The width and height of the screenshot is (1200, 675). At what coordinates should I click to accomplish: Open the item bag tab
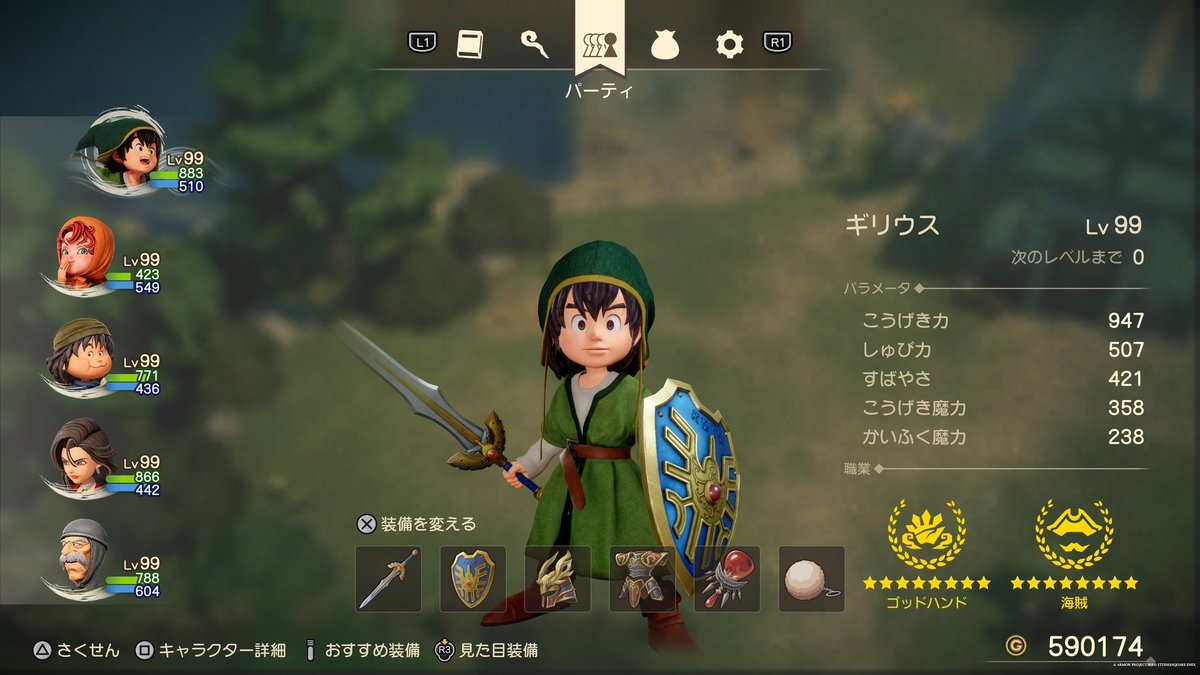pyautogui.click(x=665, y=44)
